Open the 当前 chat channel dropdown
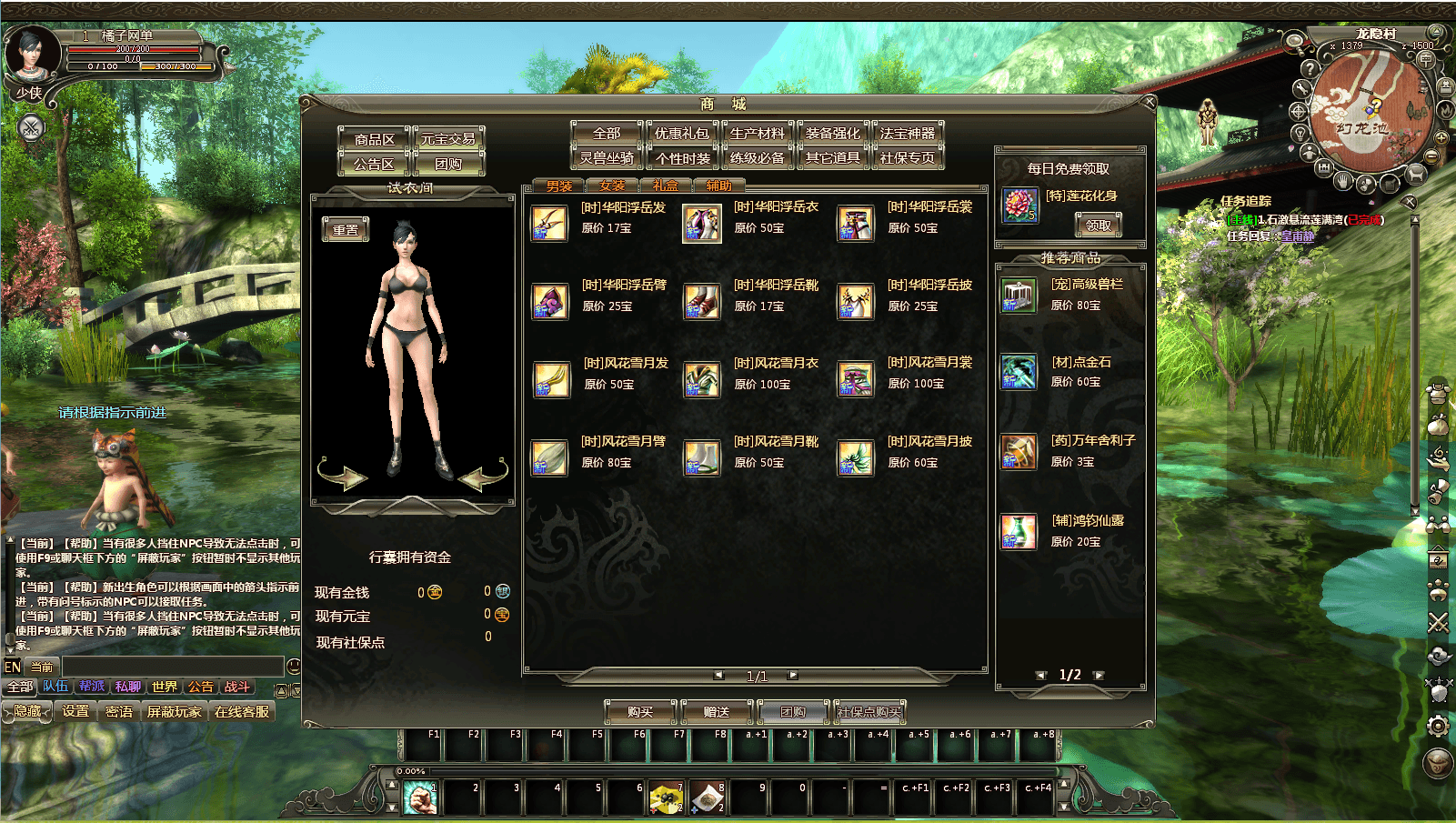Viewport: 1456px width, 823px height. click(x=41, y=666)
